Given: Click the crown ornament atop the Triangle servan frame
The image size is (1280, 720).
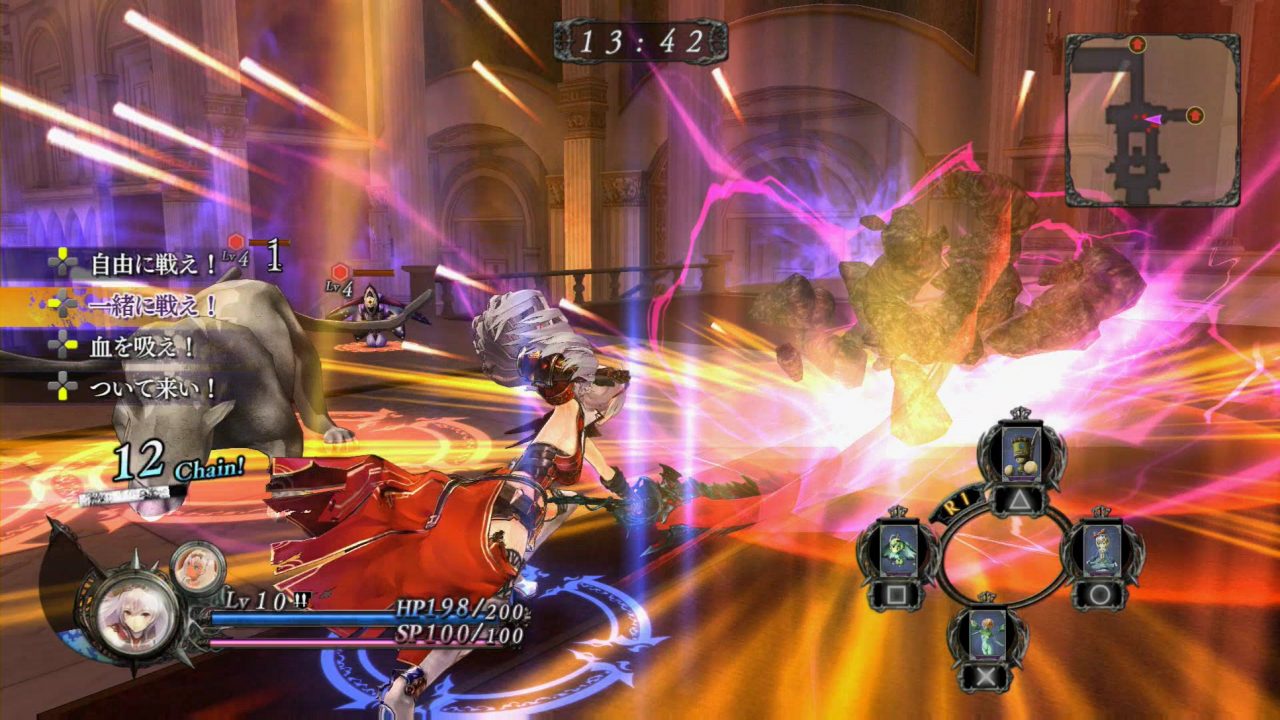Looking at the screenshot, I should pos(1019,414).
